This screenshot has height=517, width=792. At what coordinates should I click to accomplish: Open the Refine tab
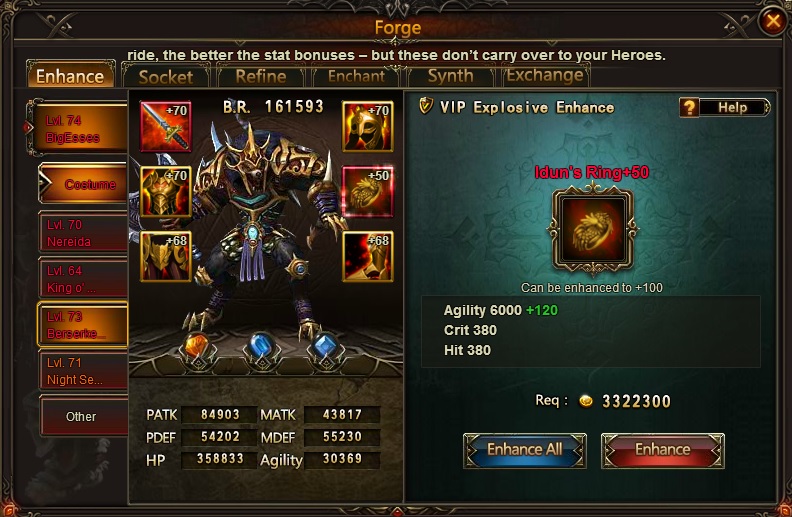260,76
